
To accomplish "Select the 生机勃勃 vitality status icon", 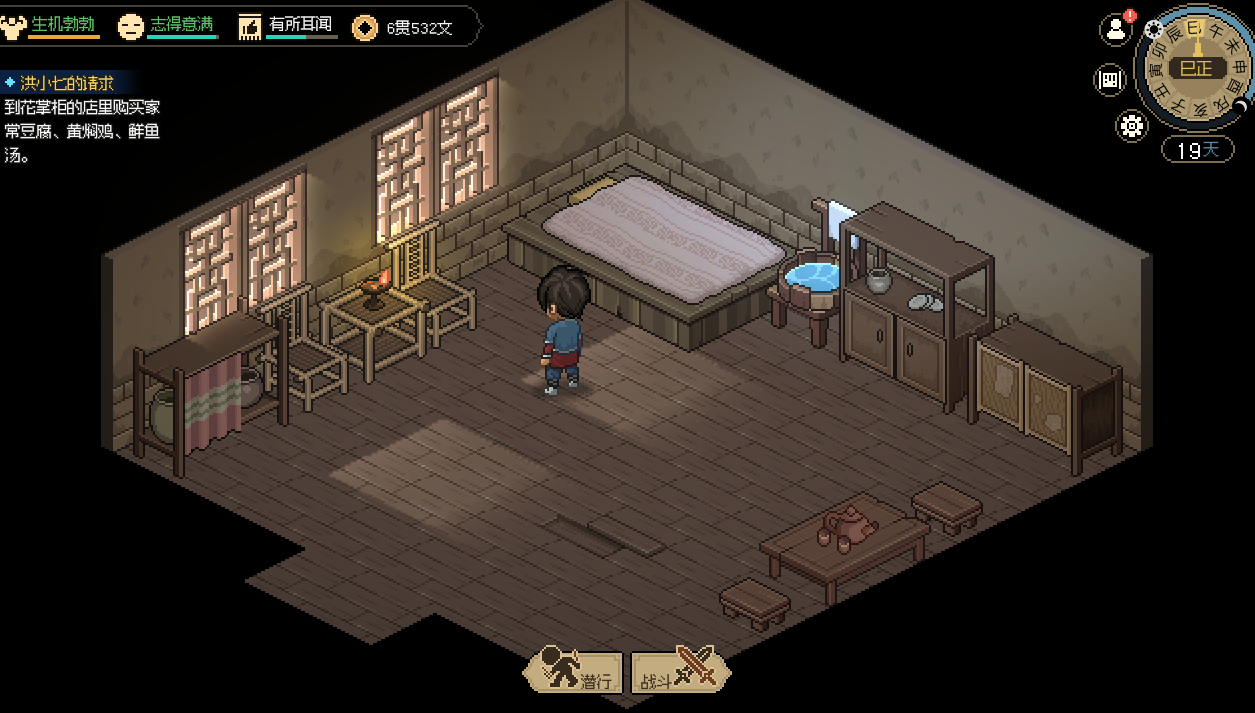I will tap(13, 26).
